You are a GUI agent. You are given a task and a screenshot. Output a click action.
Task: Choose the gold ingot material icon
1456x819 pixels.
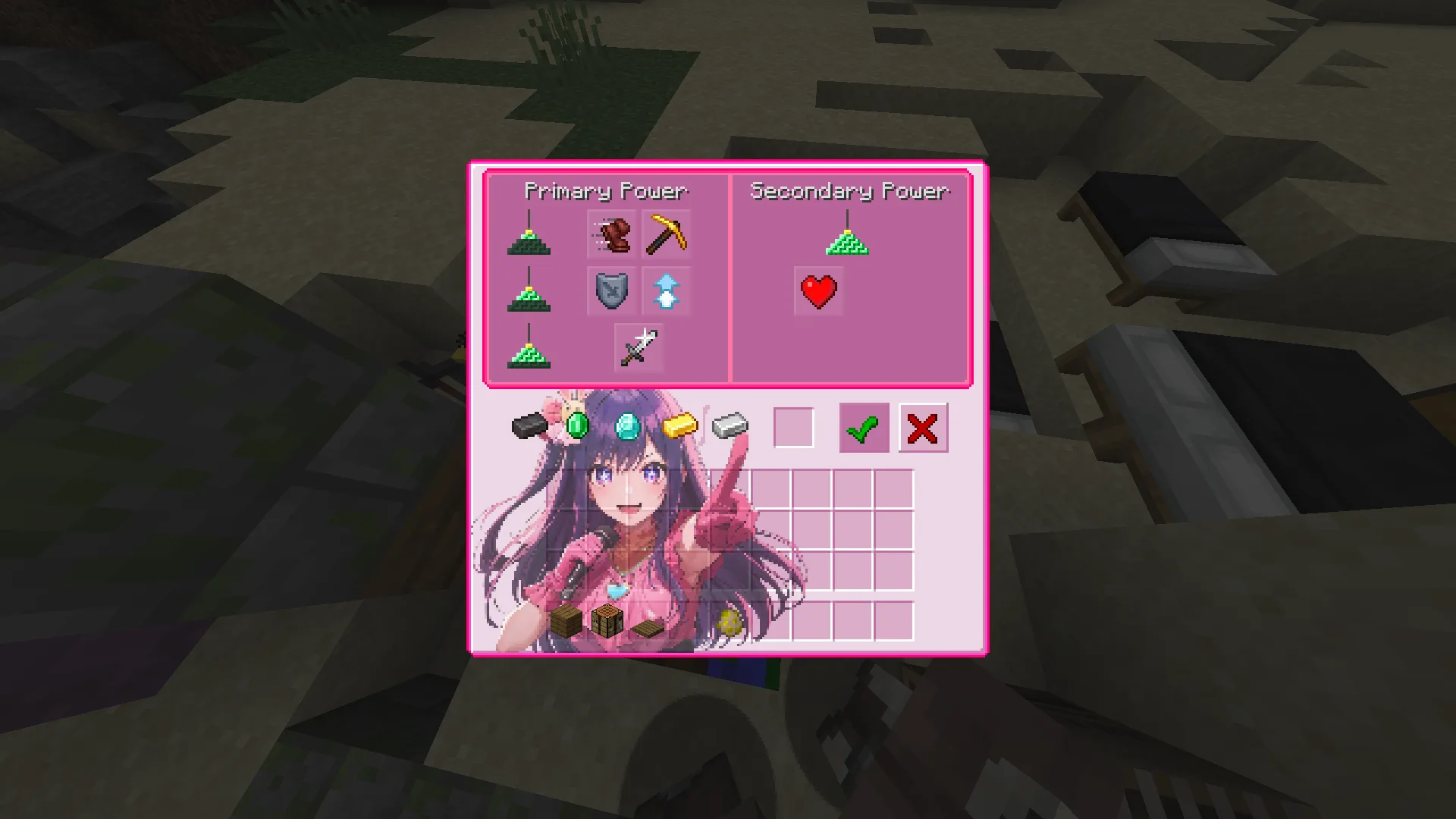pyautogui.click(x=681, y=427)
